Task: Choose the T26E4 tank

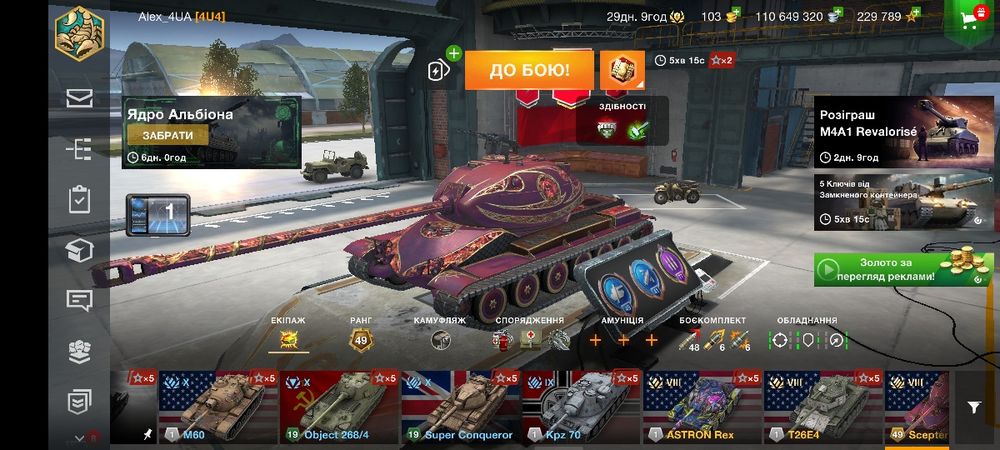Action: click(x=822, y=407)
